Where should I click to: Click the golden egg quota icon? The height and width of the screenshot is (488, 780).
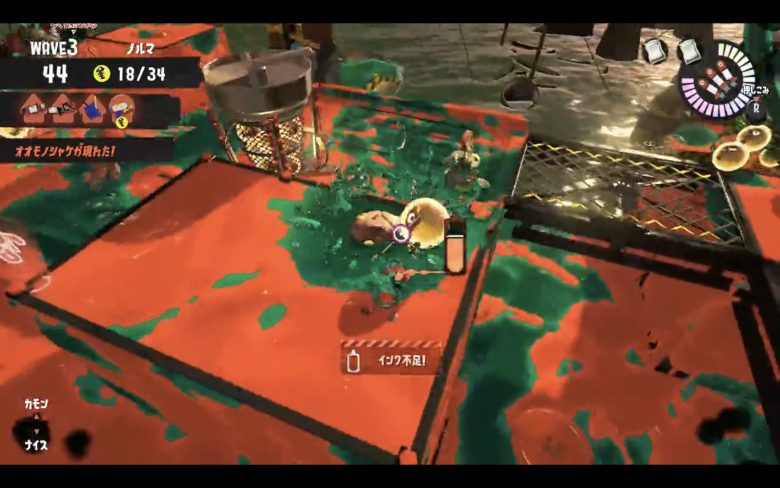[x=101, y=72]
